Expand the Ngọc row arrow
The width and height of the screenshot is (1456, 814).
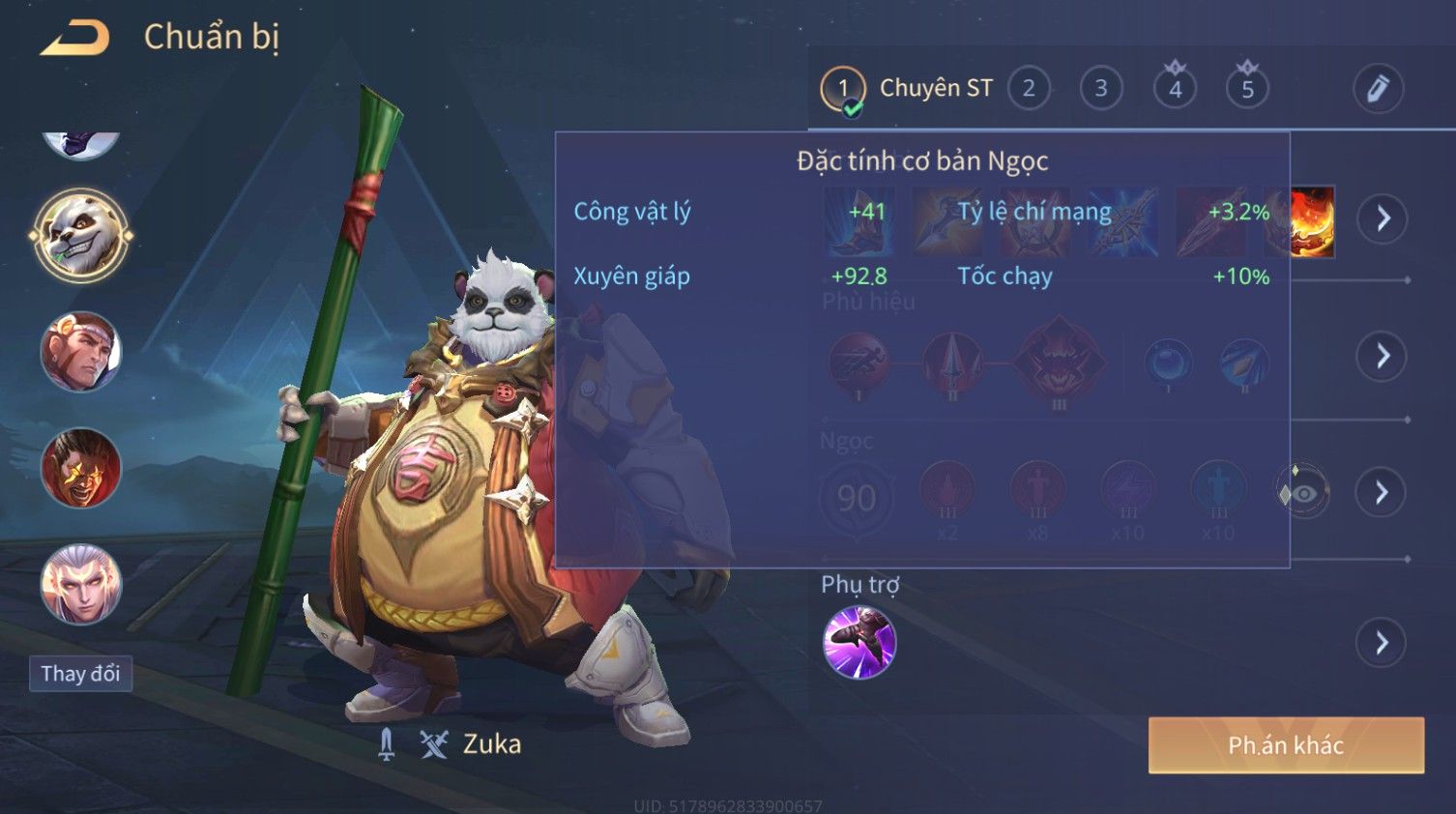1383,493
